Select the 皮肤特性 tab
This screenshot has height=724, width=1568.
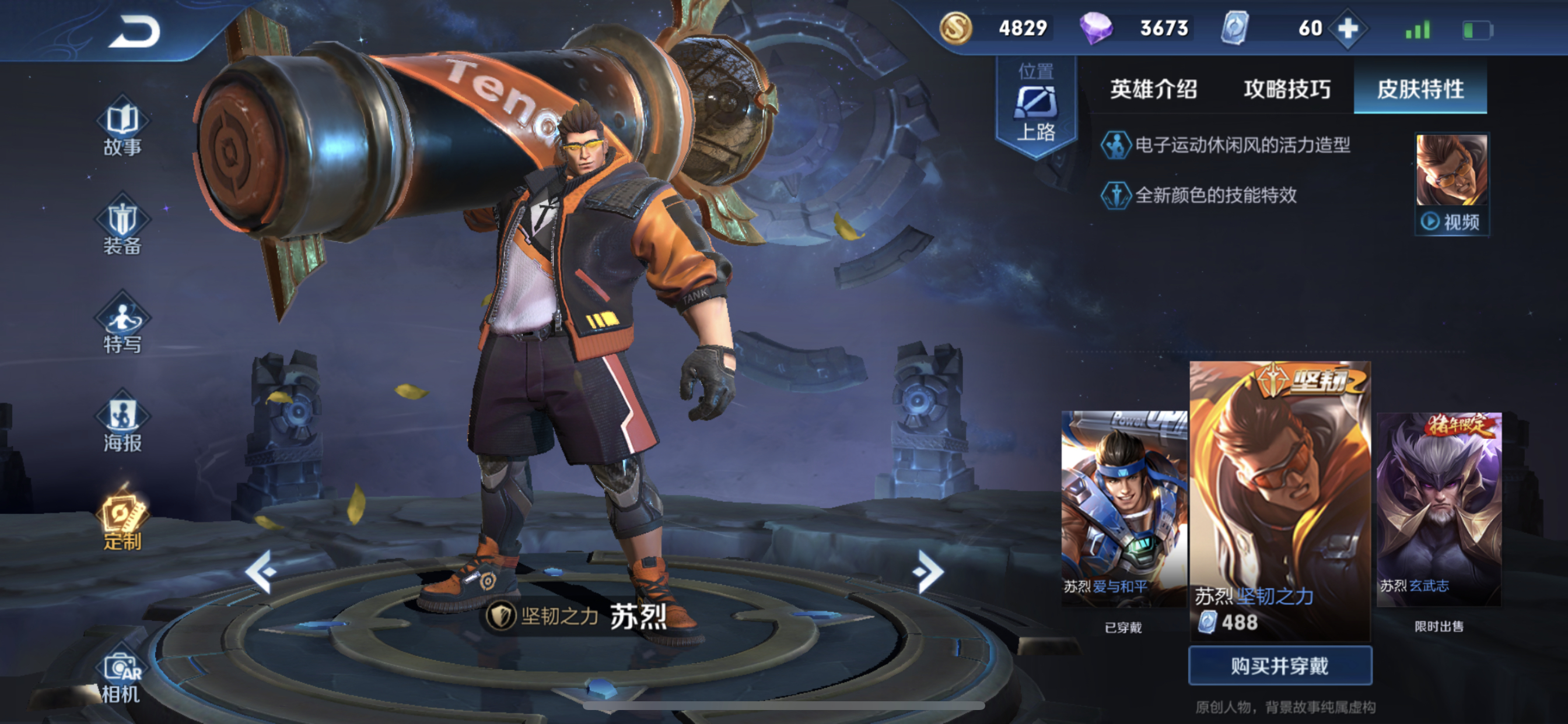click(x=1420, y=89)
